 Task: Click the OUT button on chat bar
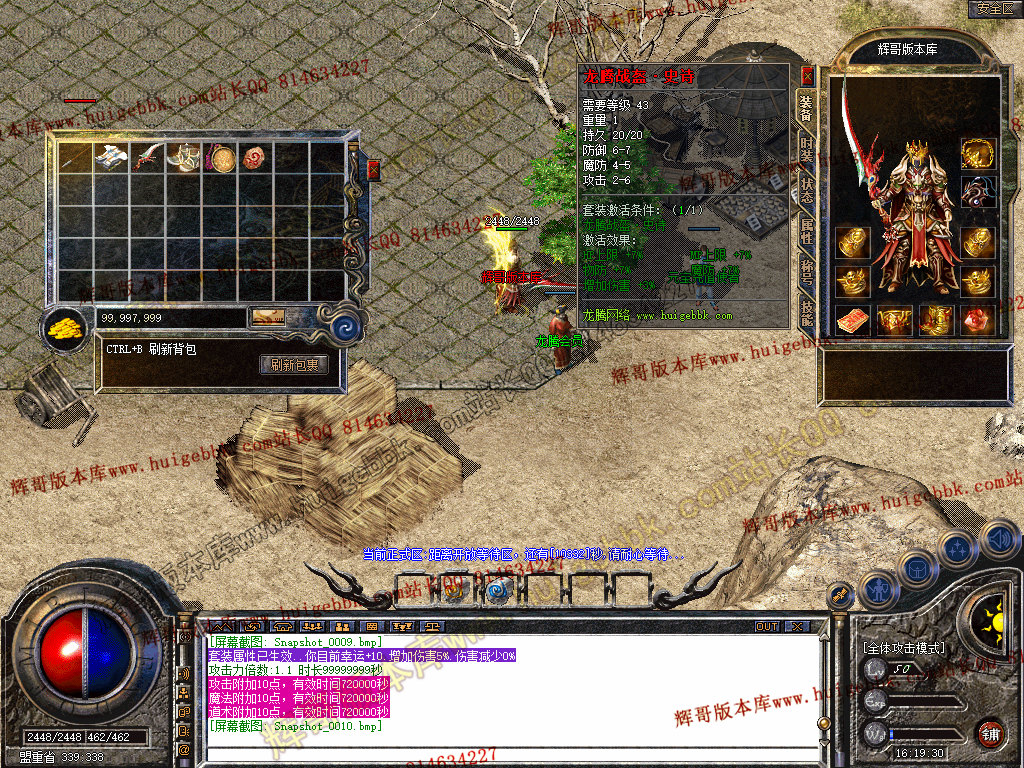tap(767, 626)
